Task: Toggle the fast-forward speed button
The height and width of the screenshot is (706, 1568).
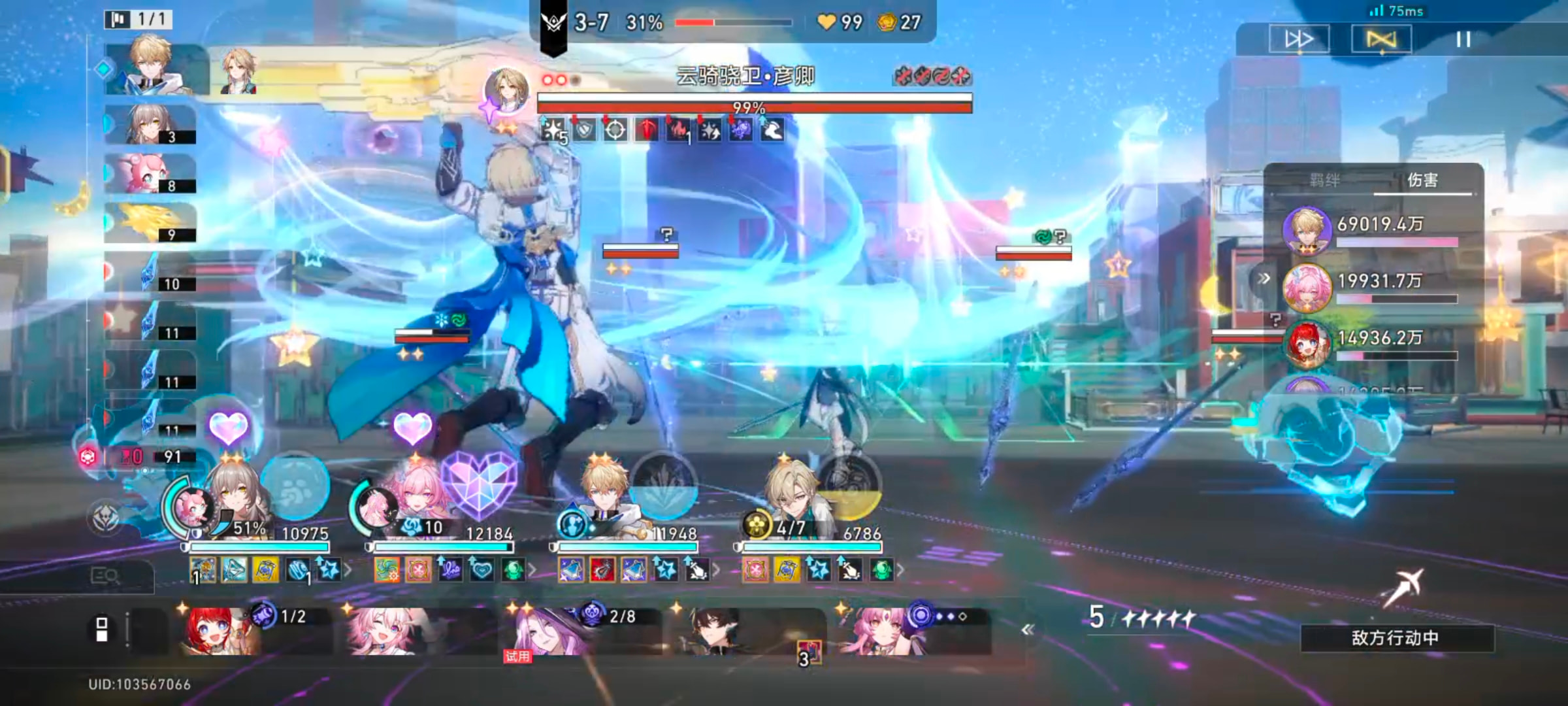Action: pyautogui.click(x=1299, y=40)
